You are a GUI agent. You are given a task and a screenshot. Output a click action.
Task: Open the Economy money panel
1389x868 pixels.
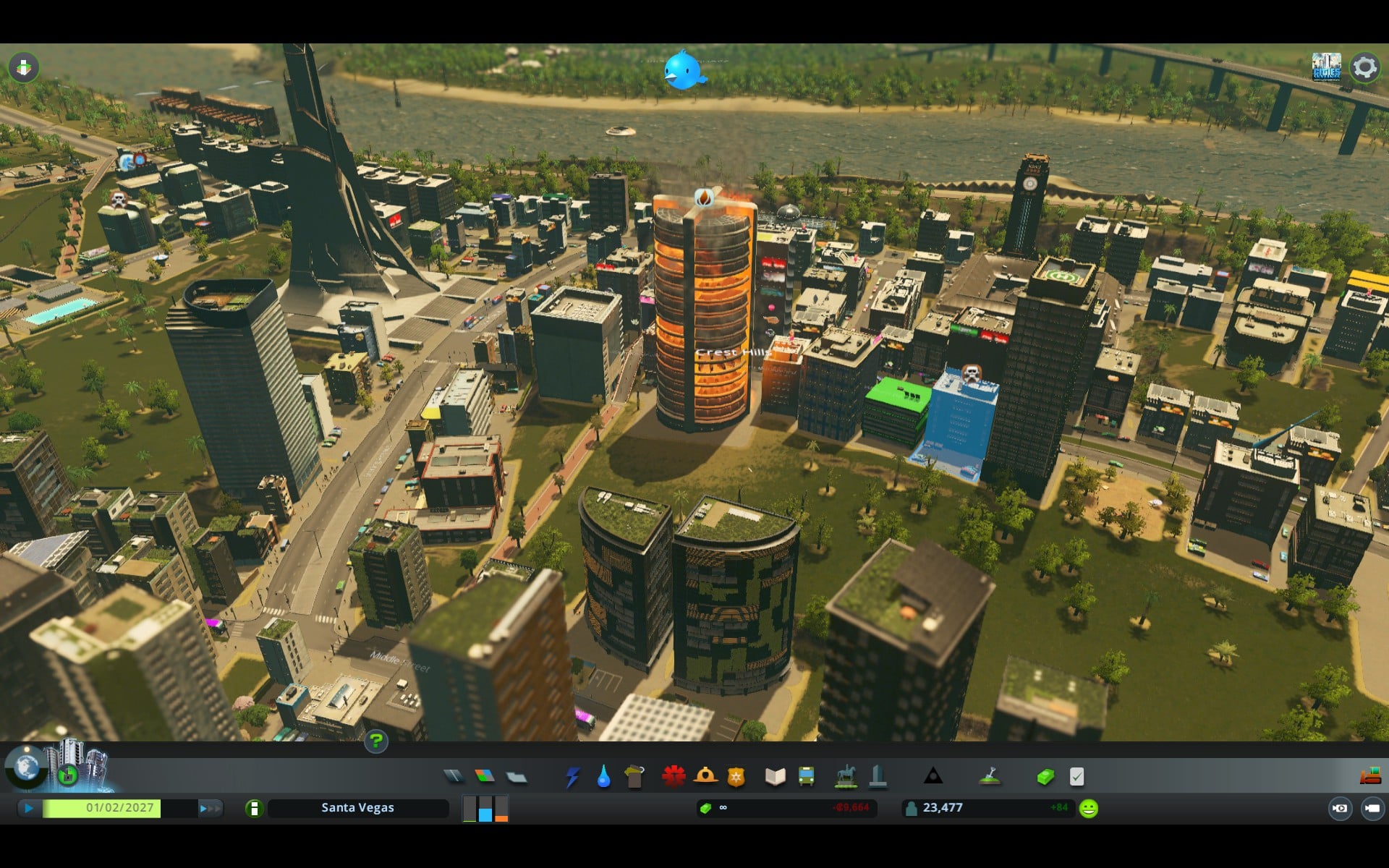point(1045,777)
